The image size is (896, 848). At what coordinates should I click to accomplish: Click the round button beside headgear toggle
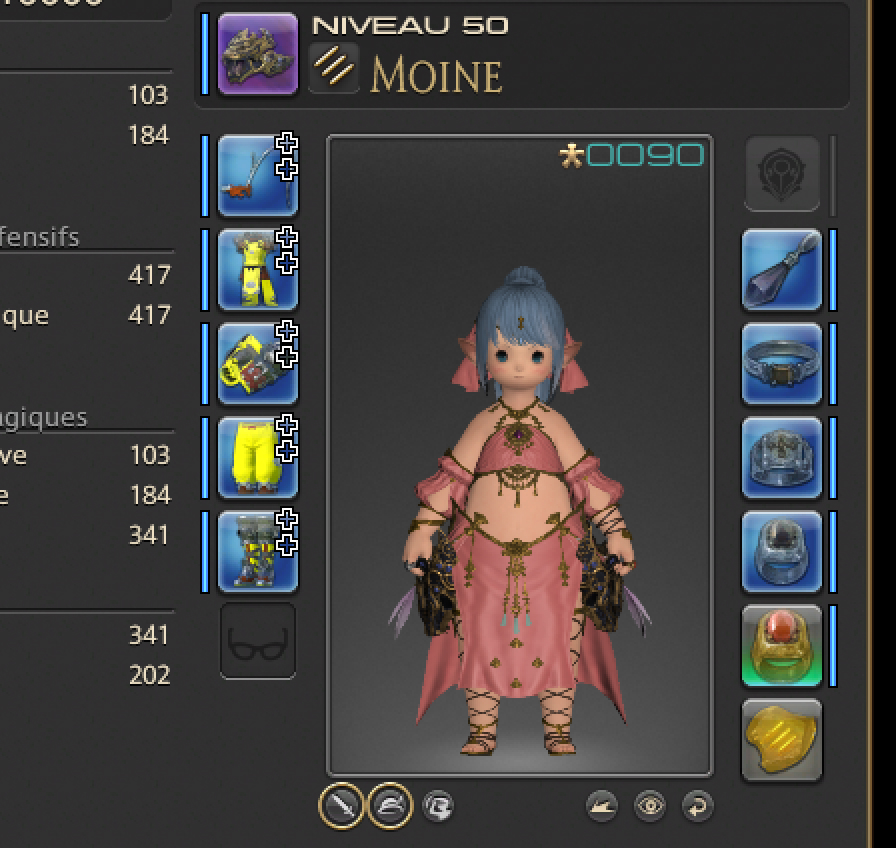tap(437, 805)
